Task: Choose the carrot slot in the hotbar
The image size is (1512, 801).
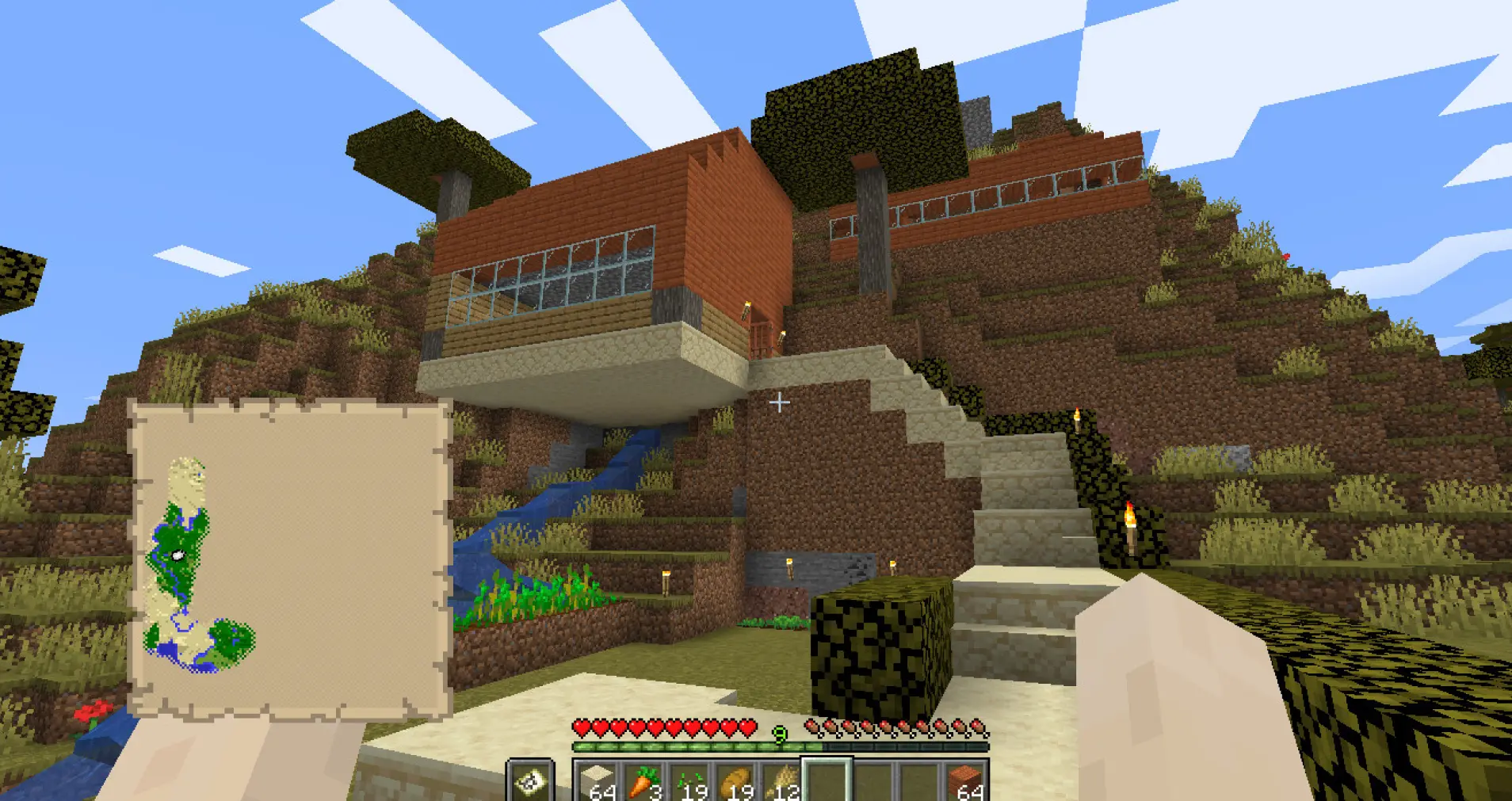Action: pos(643,781)
